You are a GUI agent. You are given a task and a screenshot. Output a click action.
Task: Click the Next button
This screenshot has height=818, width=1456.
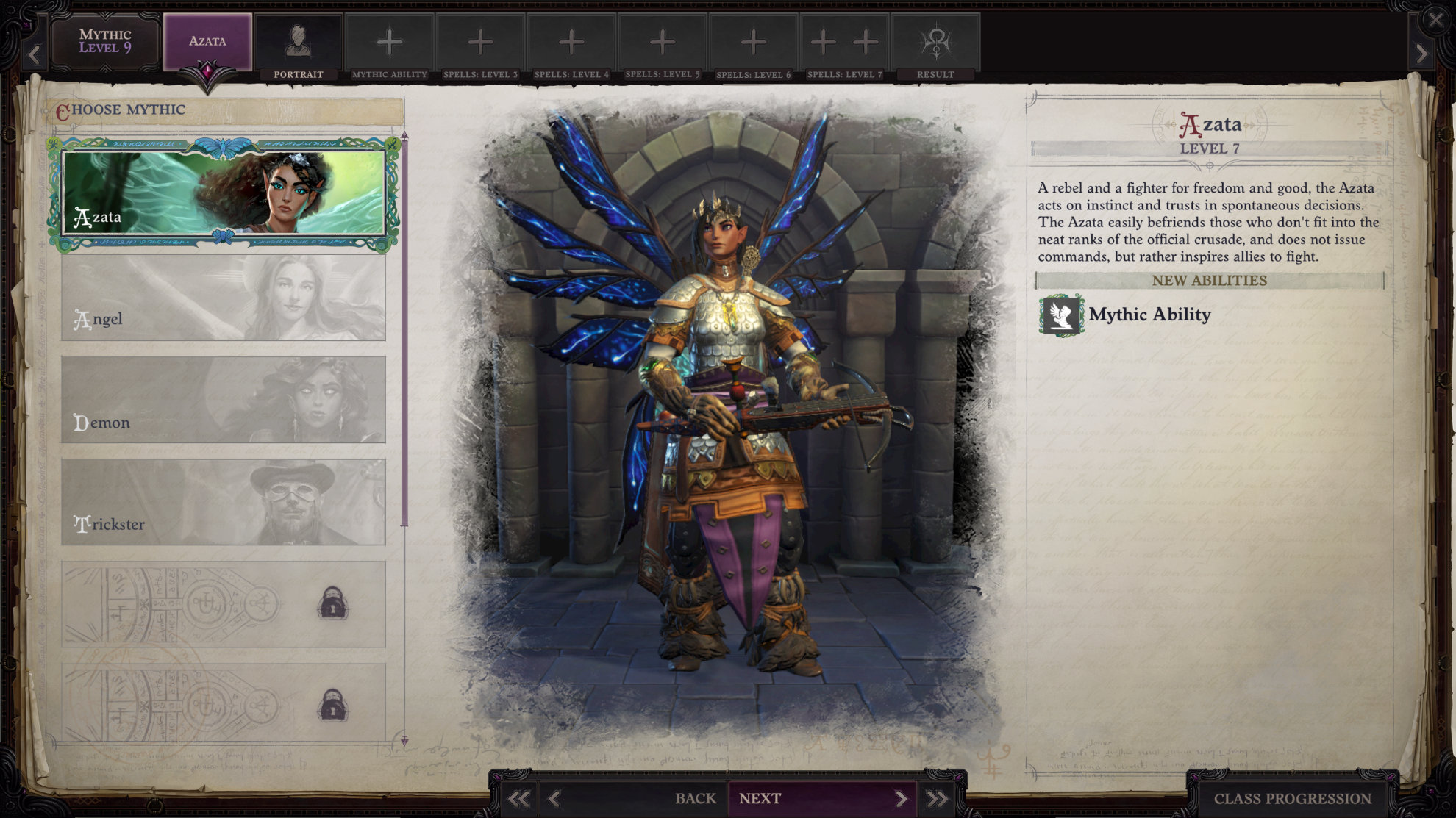821,798
